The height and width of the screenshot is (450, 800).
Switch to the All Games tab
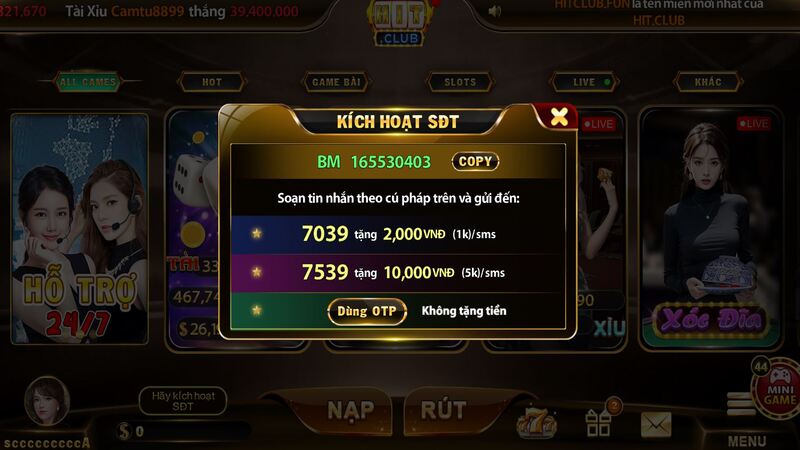coord(88,82)
